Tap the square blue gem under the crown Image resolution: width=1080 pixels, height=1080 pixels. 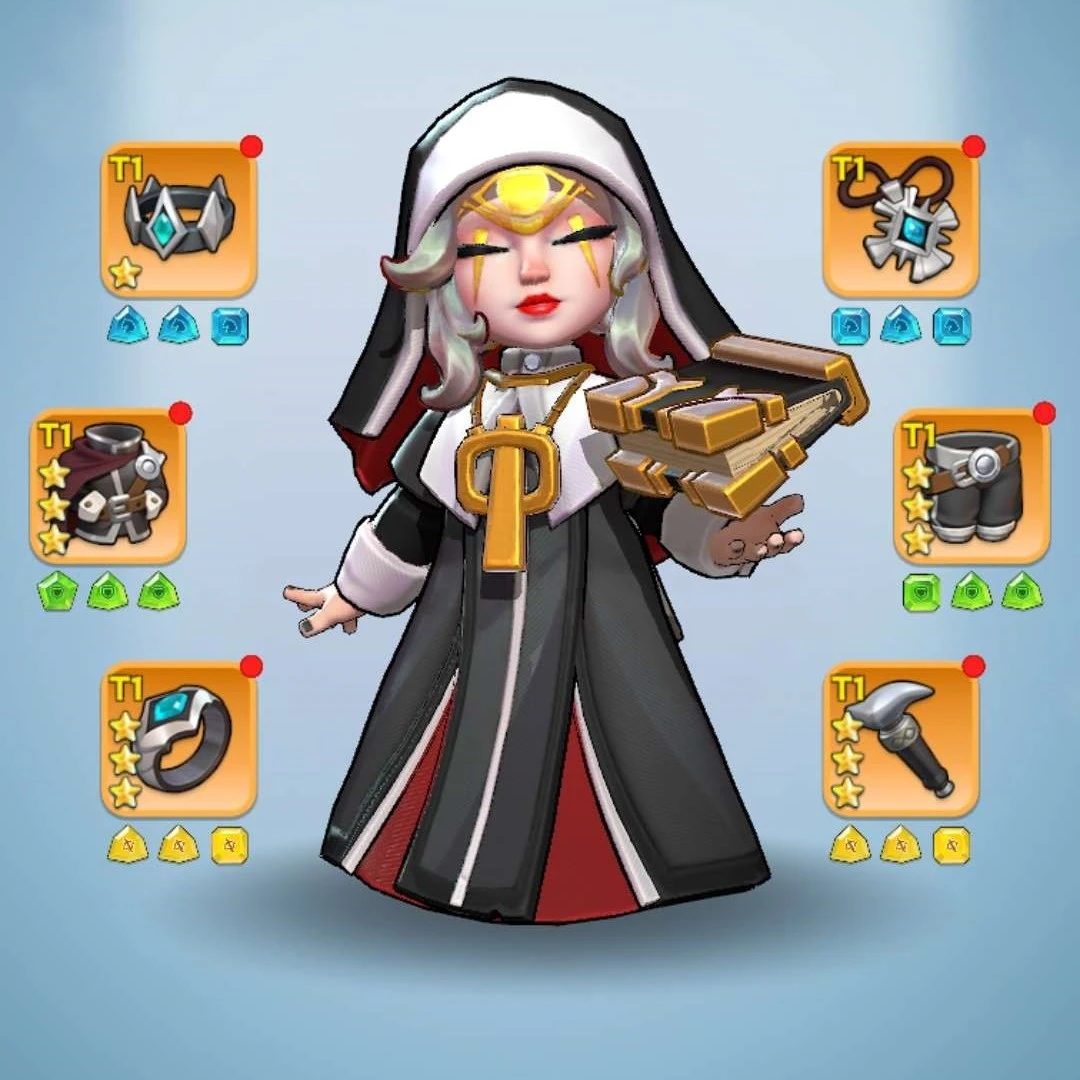[x=230, y=326]
